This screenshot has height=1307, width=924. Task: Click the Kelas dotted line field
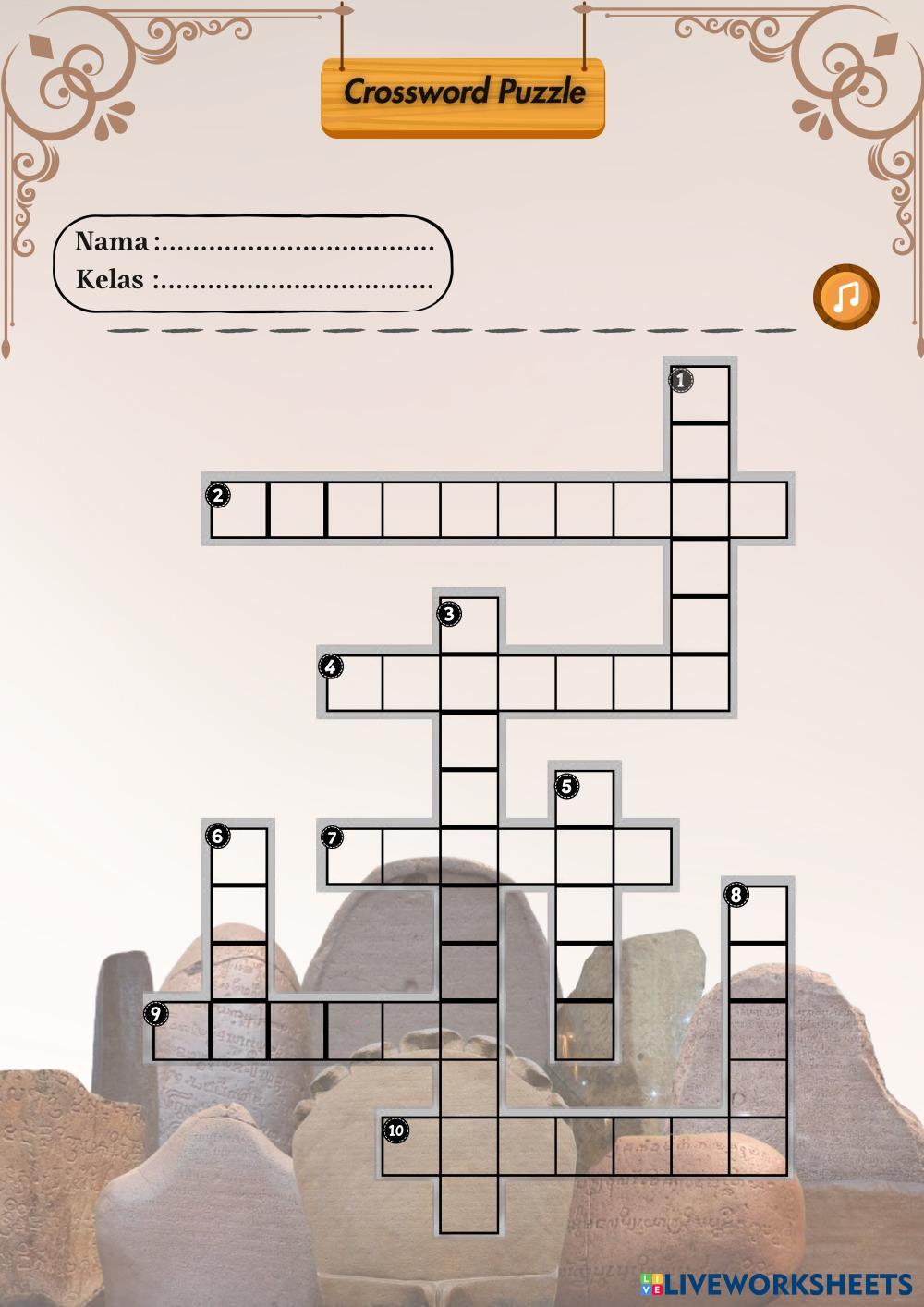click(296, 280)
